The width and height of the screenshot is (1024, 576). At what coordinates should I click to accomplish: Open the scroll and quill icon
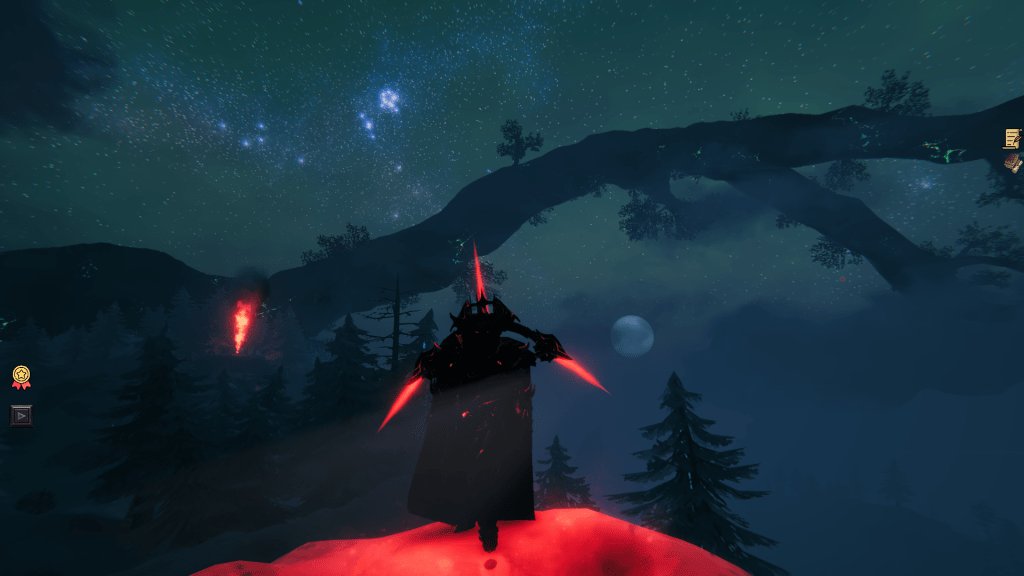click(1012, 138)
